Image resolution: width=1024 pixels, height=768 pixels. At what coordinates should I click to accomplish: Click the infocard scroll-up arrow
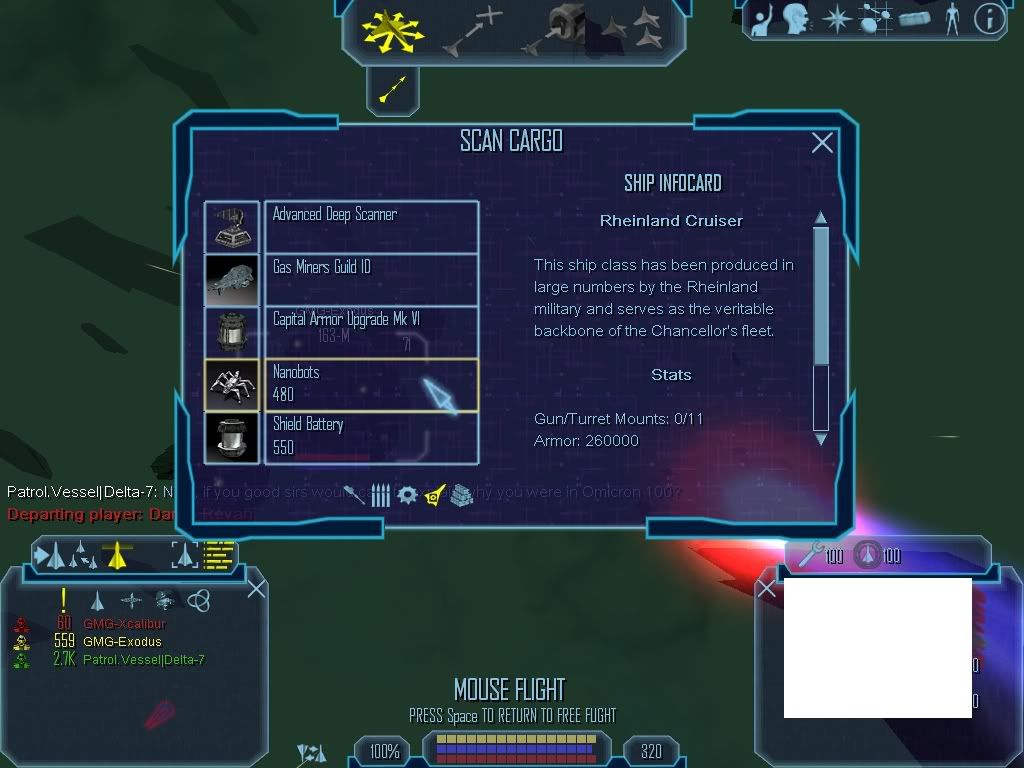[x=821, y=218]
